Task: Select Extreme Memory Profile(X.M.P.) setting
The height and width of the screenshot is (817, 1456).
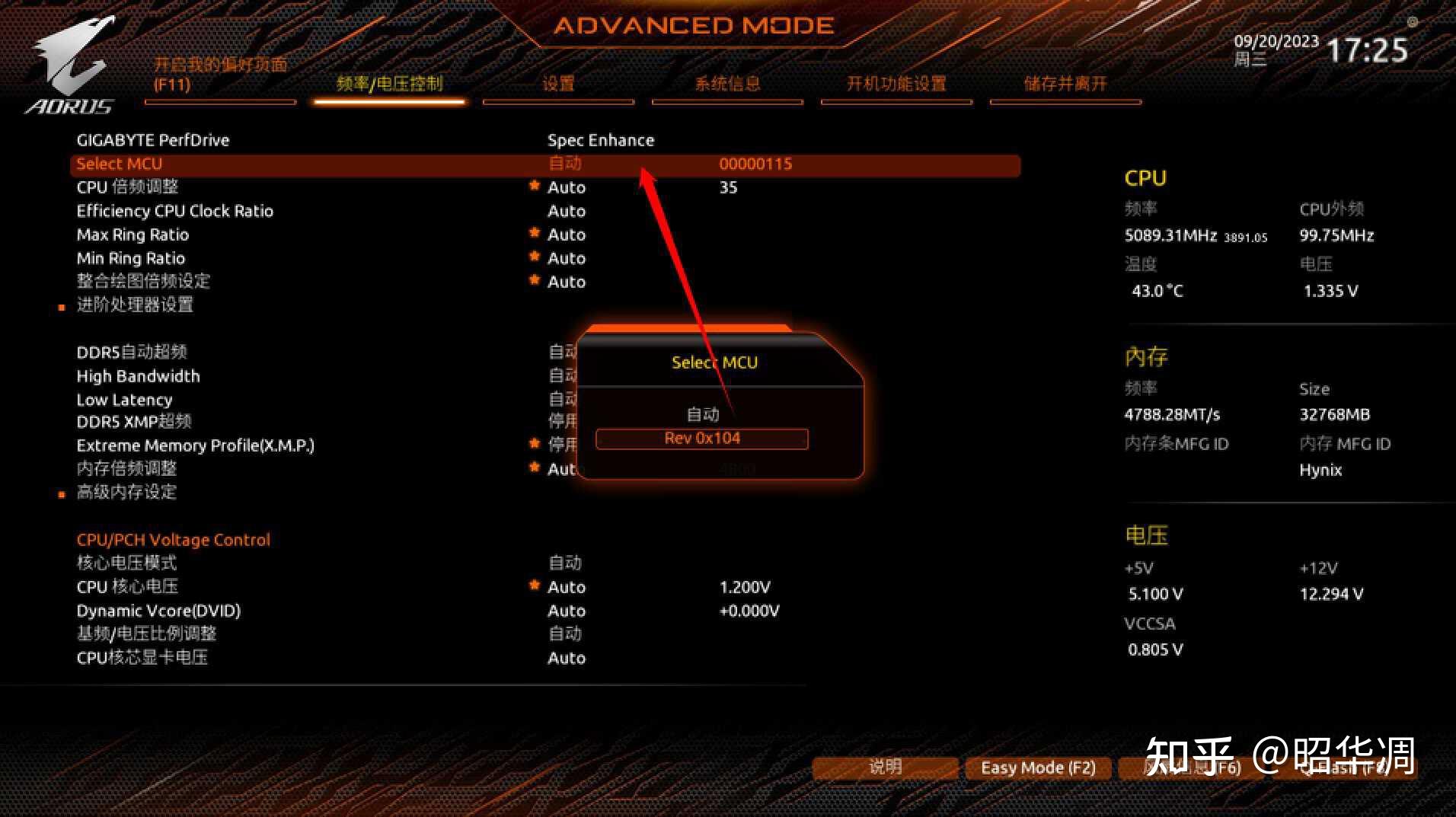Action: [195, 445]
